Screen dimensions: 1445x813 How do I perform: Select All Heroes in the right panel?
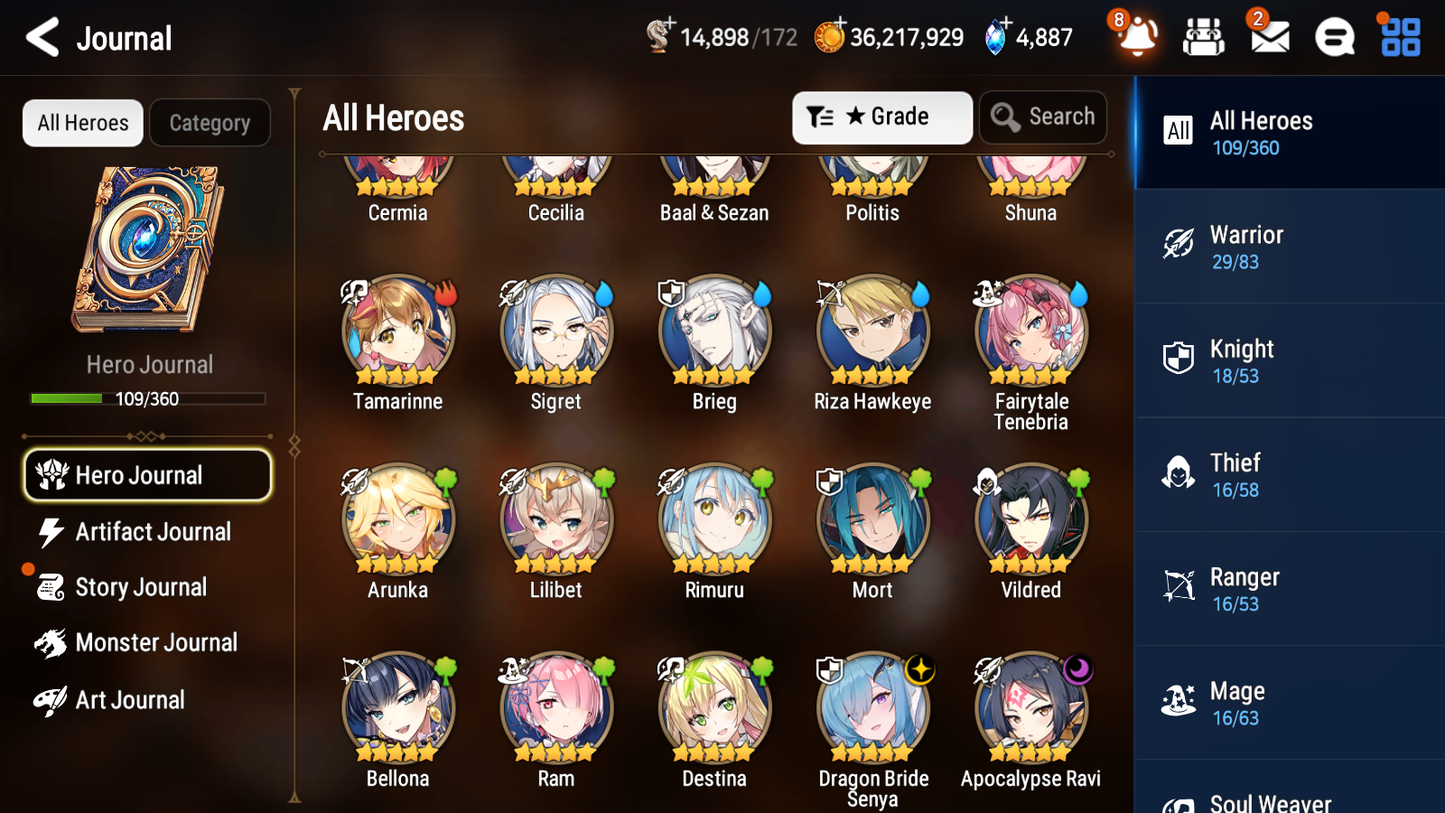1289,132
